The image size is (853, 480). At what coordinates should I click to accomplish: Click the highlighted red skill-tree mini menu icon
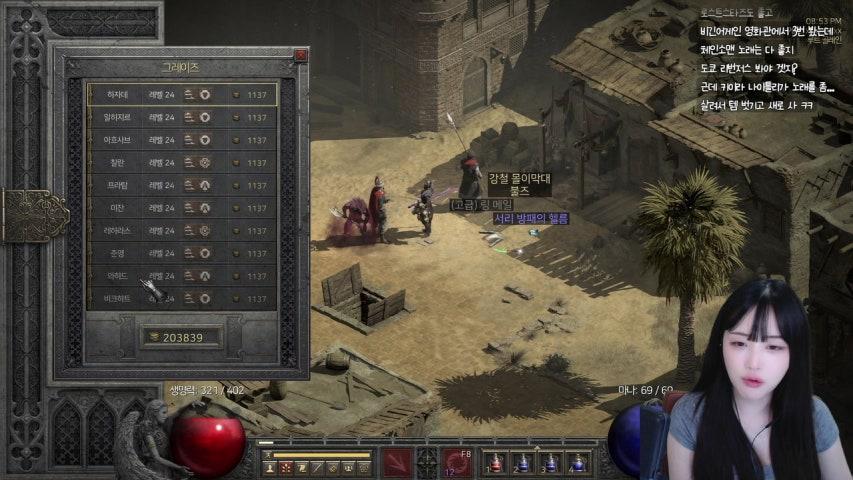pos(286,467)
